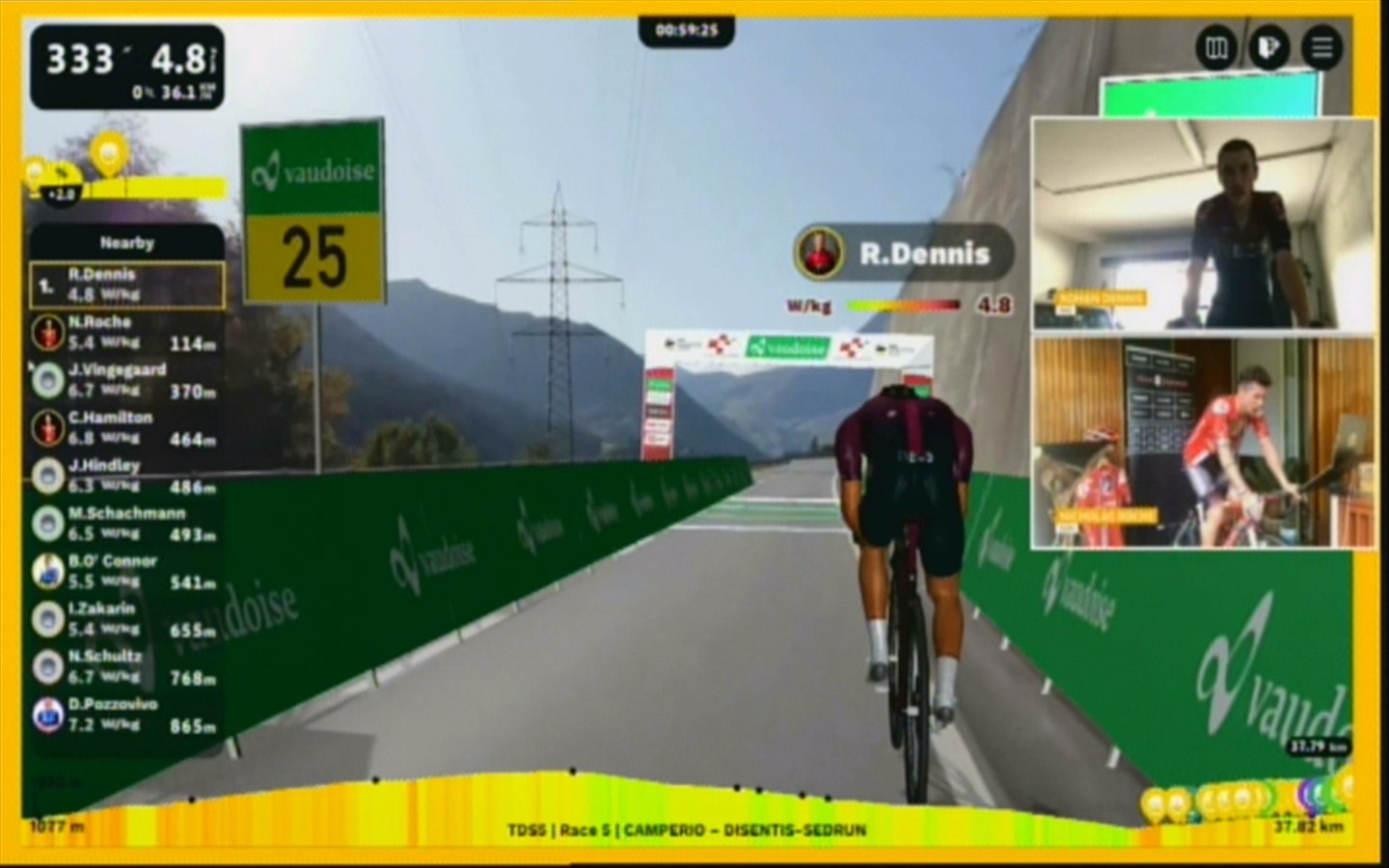The height and width of the screenshot is (868, 1389).
Task: Select R.Dennis in the Nearby list
Action: pos(127,285)
